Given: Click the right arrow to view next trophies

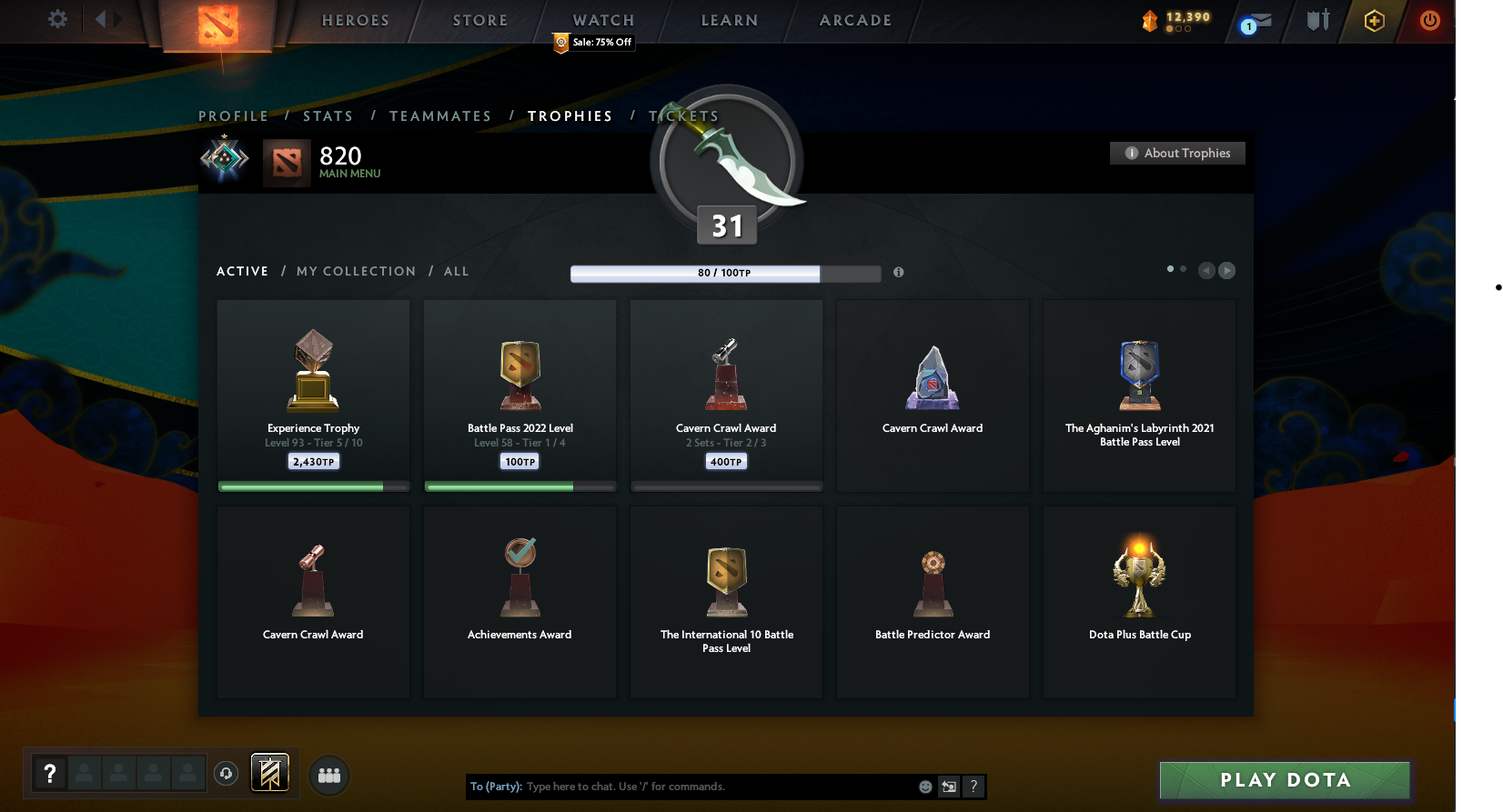Looking at the screenshot, I should (1227, 270).
